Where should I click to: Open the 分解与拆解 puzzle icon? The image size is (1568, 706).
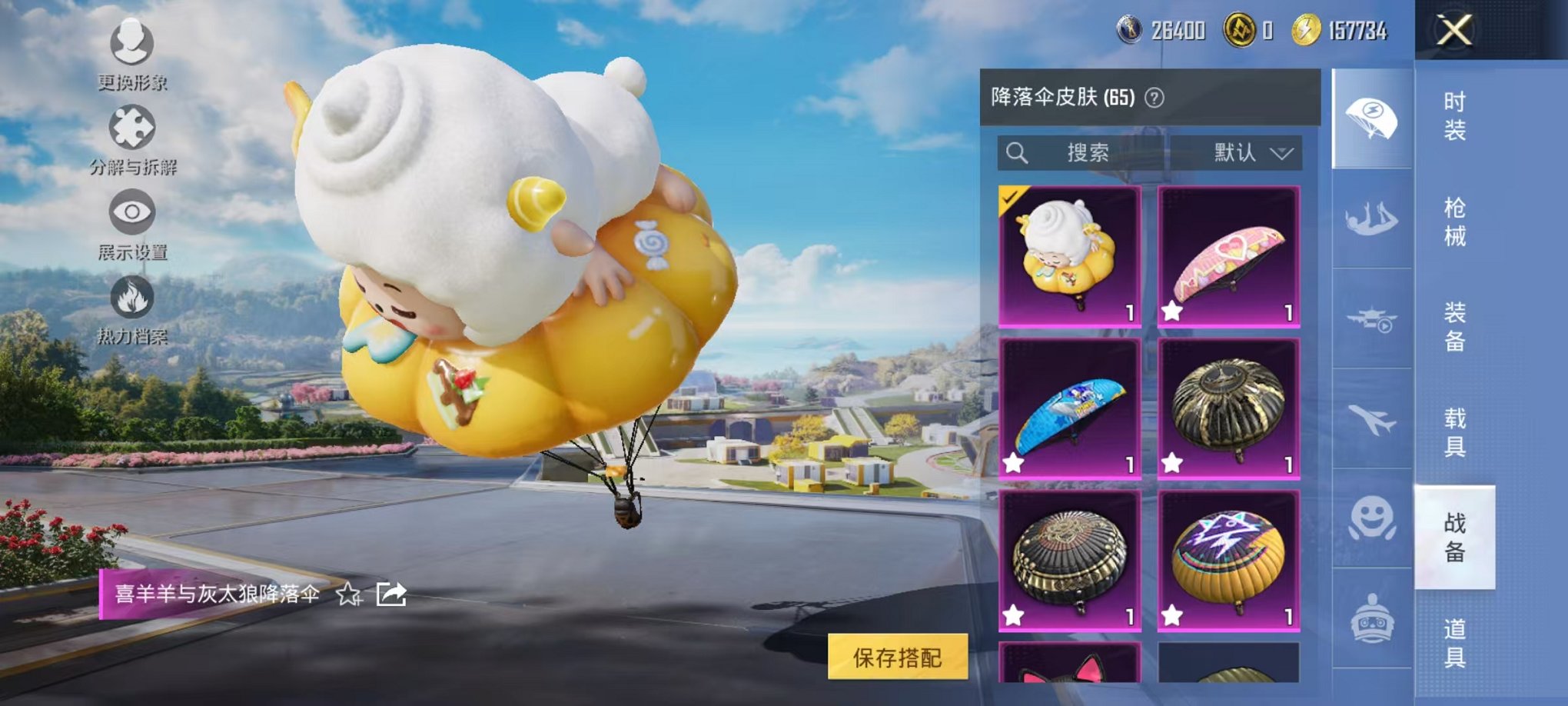point(132,127)
